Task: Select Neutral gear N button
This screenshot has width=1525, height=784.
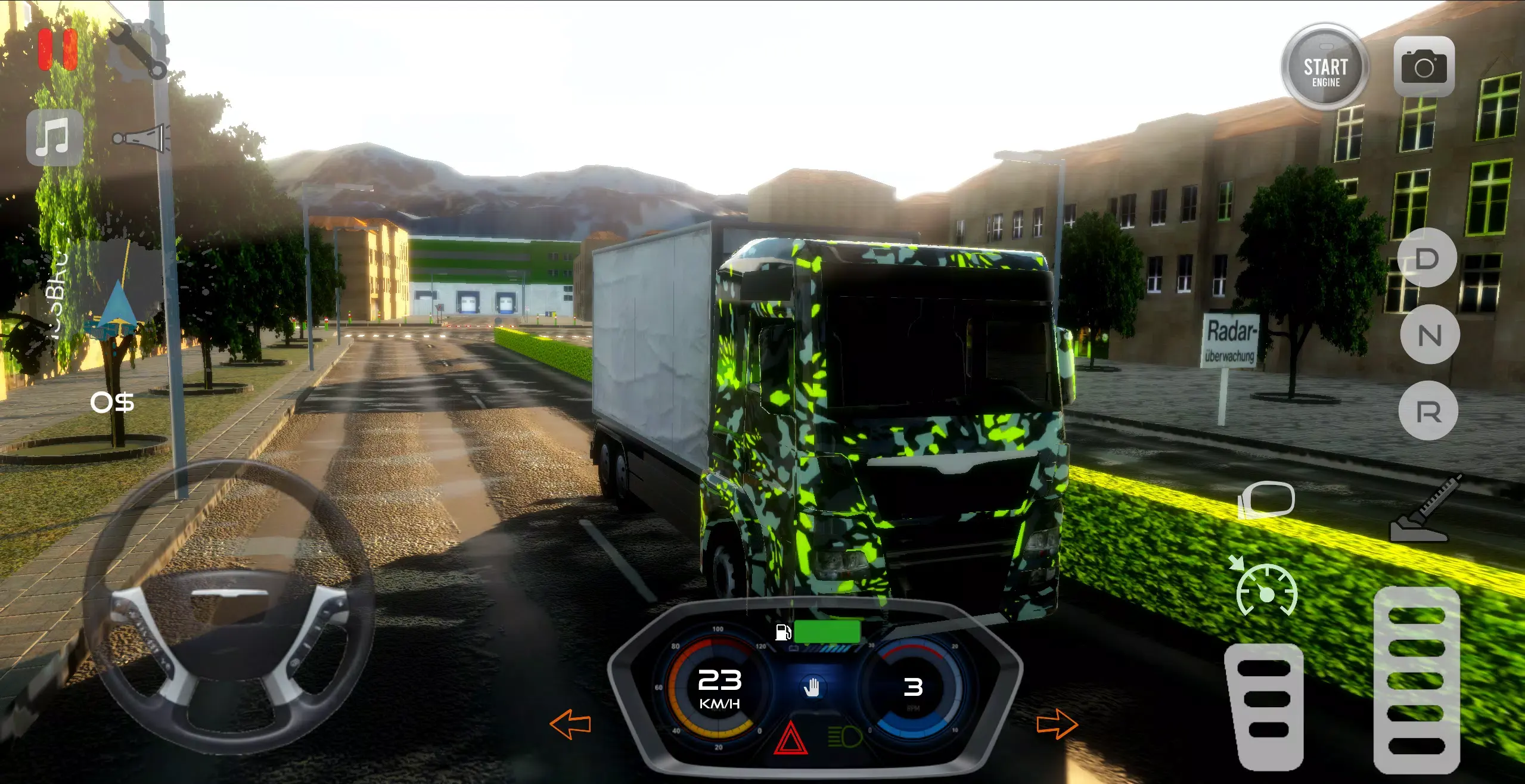Action: point(1429,335)
